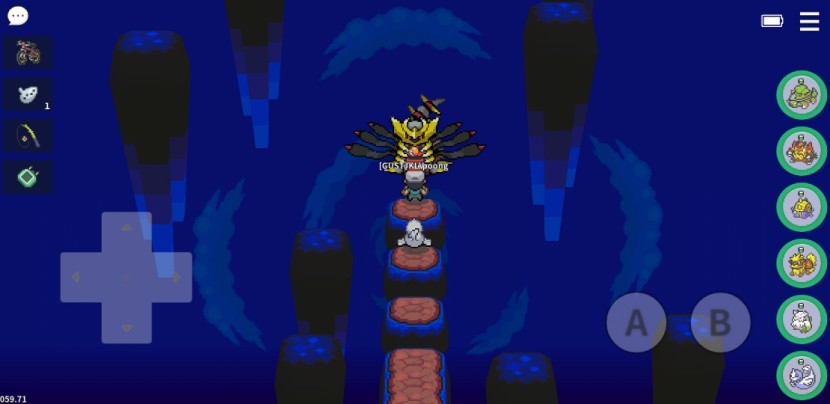Select the sixth party Pokémon slot
This screenshot has height=404, width=830.
click(x=801, y=375)
